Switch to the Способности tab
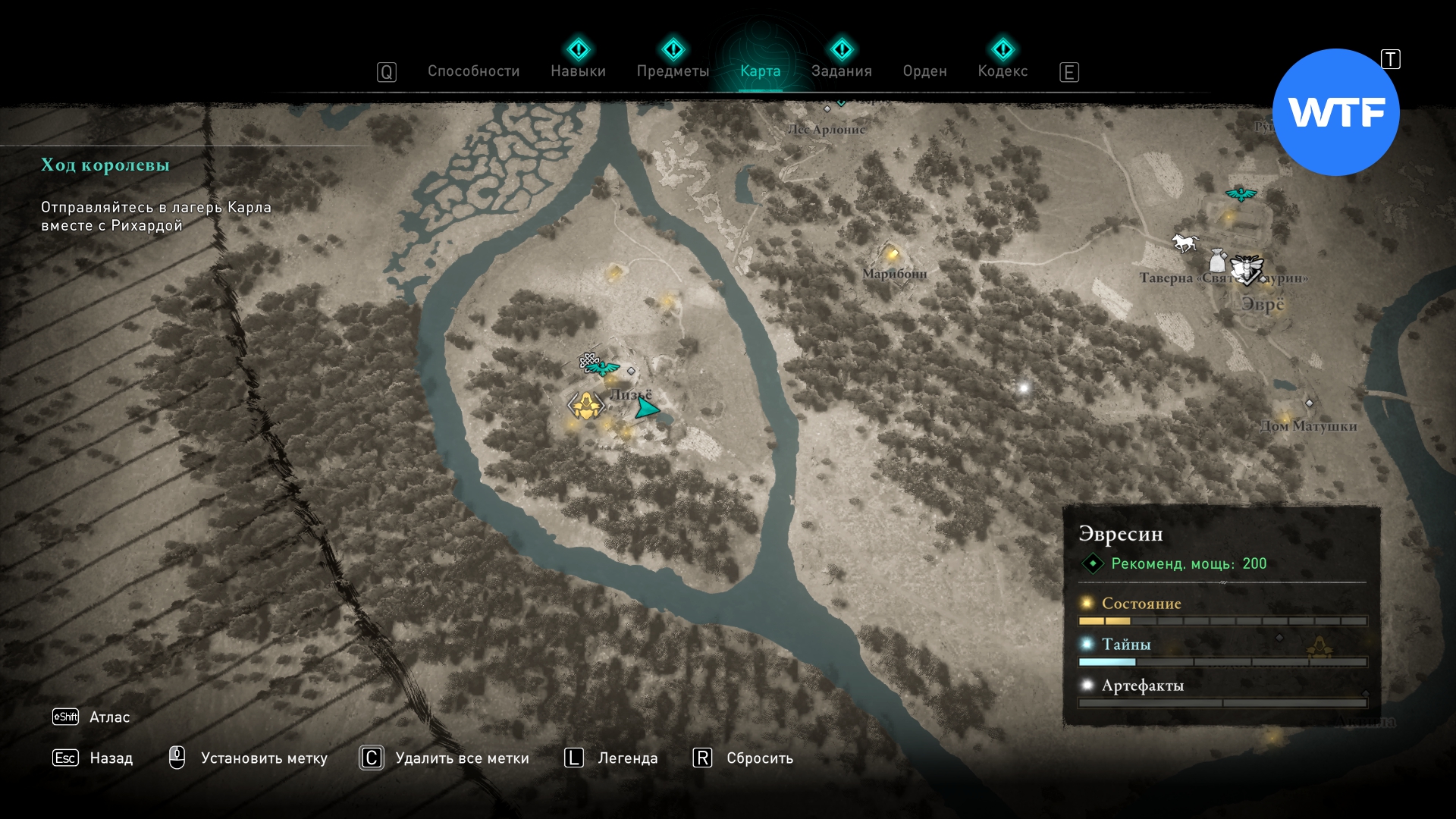Image resolution: width=1456 pixels, height=819 pixels. pos(473,71)
